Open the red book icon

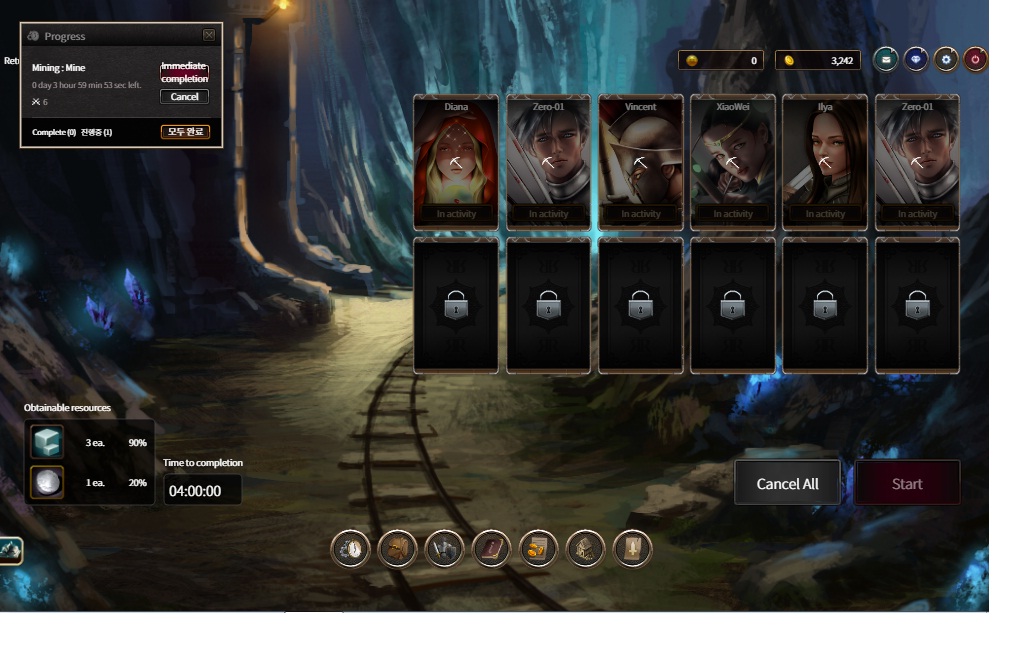[491, 549]
